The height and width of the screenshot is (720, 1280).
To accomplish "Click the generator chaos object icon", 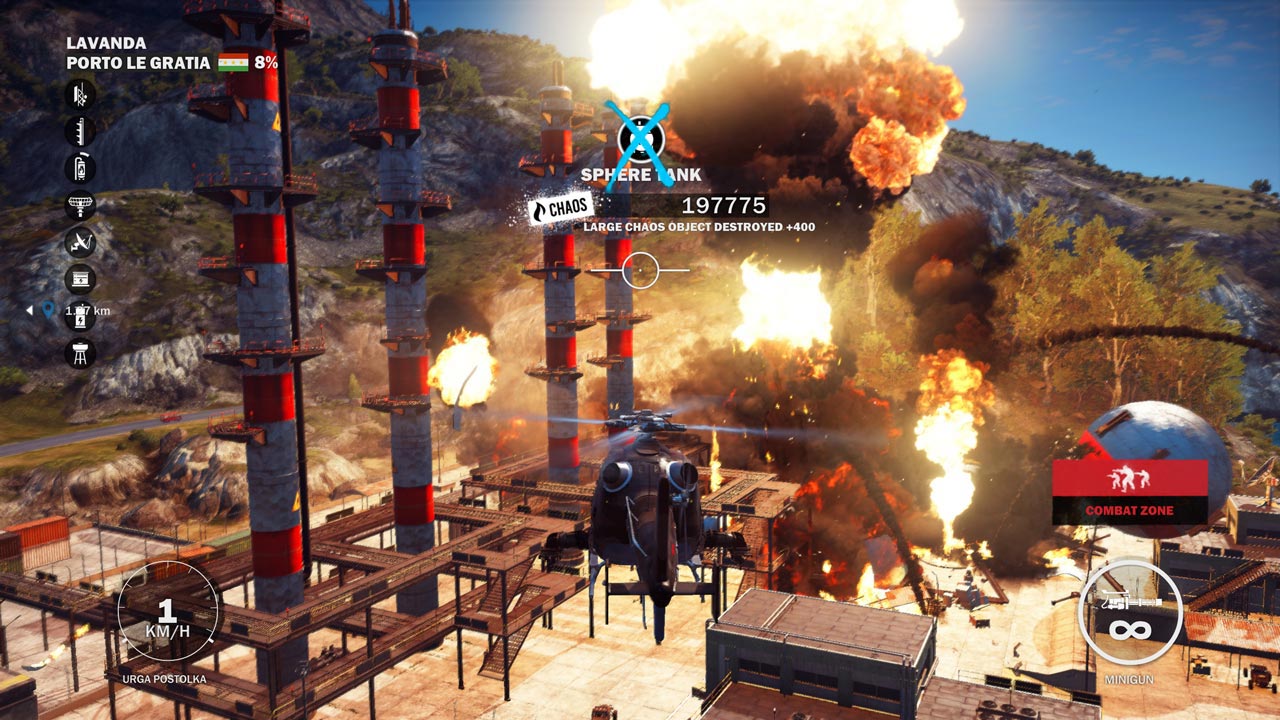I will pyautogui.click(x=80, y=279).
